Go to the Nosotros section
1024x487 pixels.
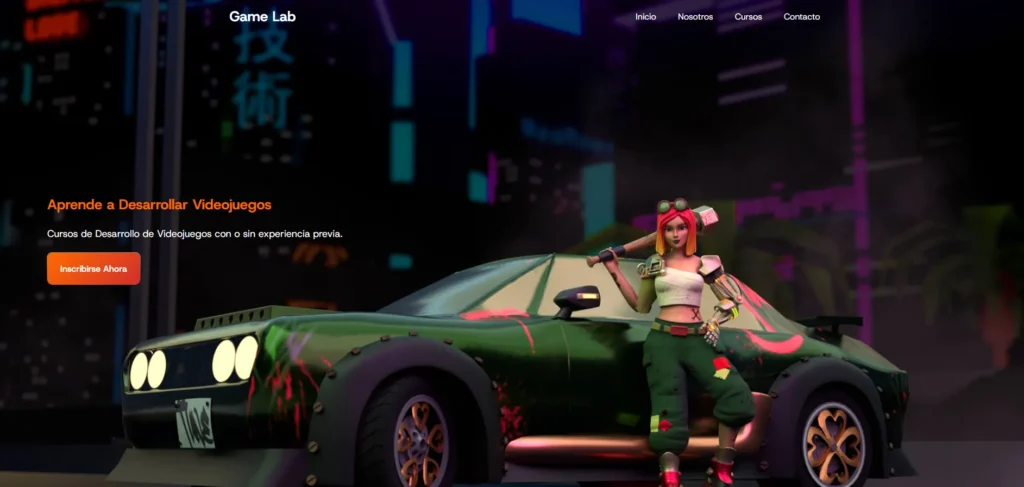[x=695, y=17]
